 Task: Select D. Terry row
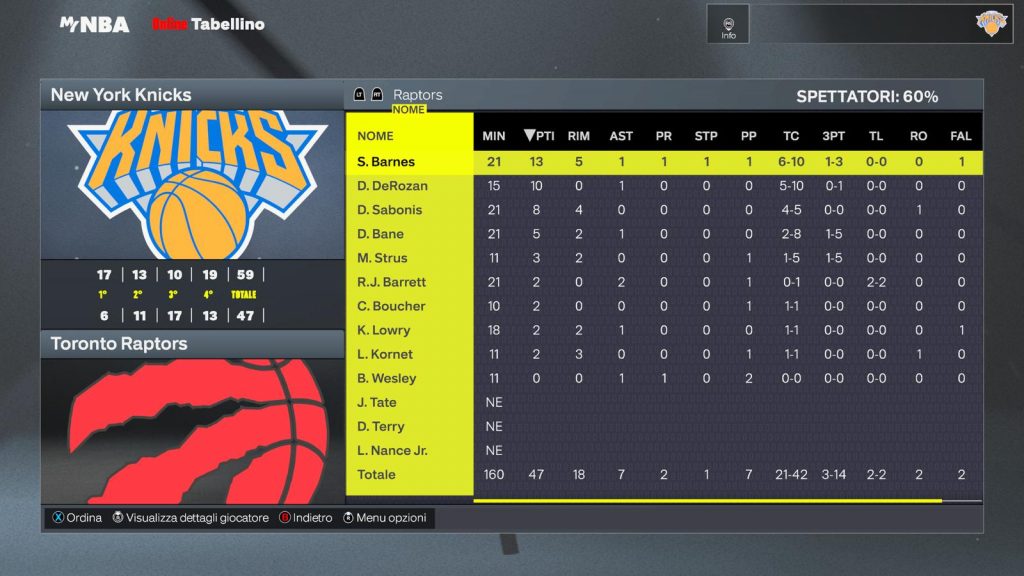[381, 426]
